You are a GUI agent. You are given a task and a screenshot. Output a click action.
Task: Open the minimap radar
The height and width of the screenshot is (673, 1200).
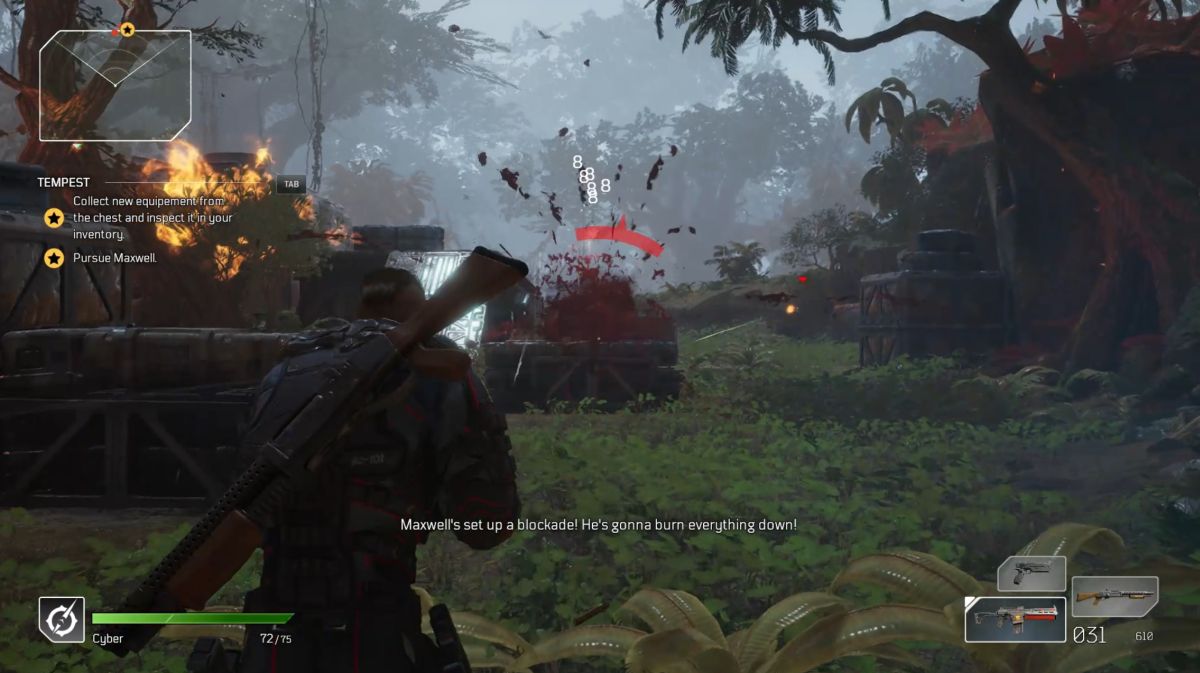[114, 86]
